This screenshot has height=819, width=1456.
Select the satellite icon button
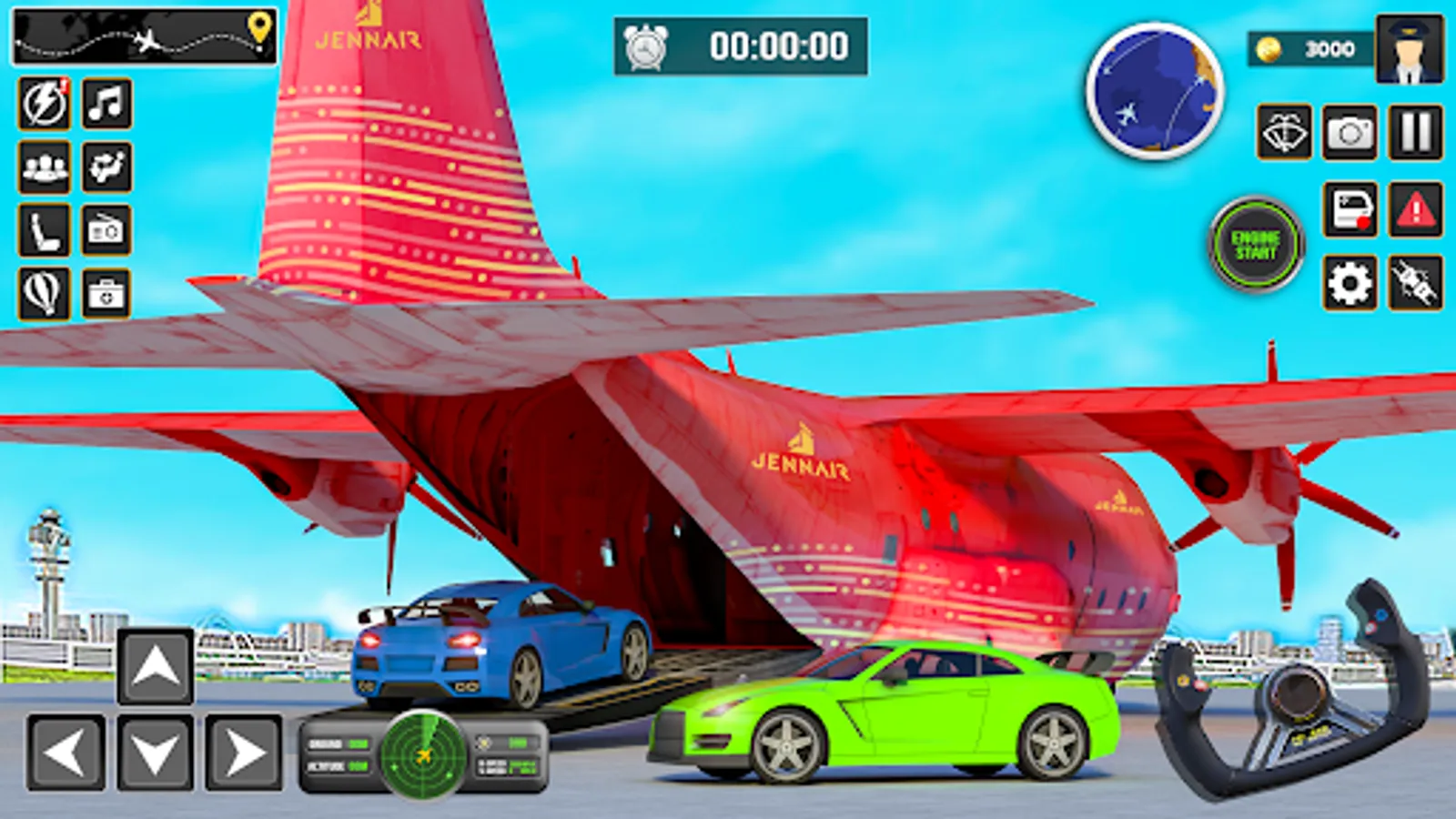pyautogui.click(x=1416, y=283)
